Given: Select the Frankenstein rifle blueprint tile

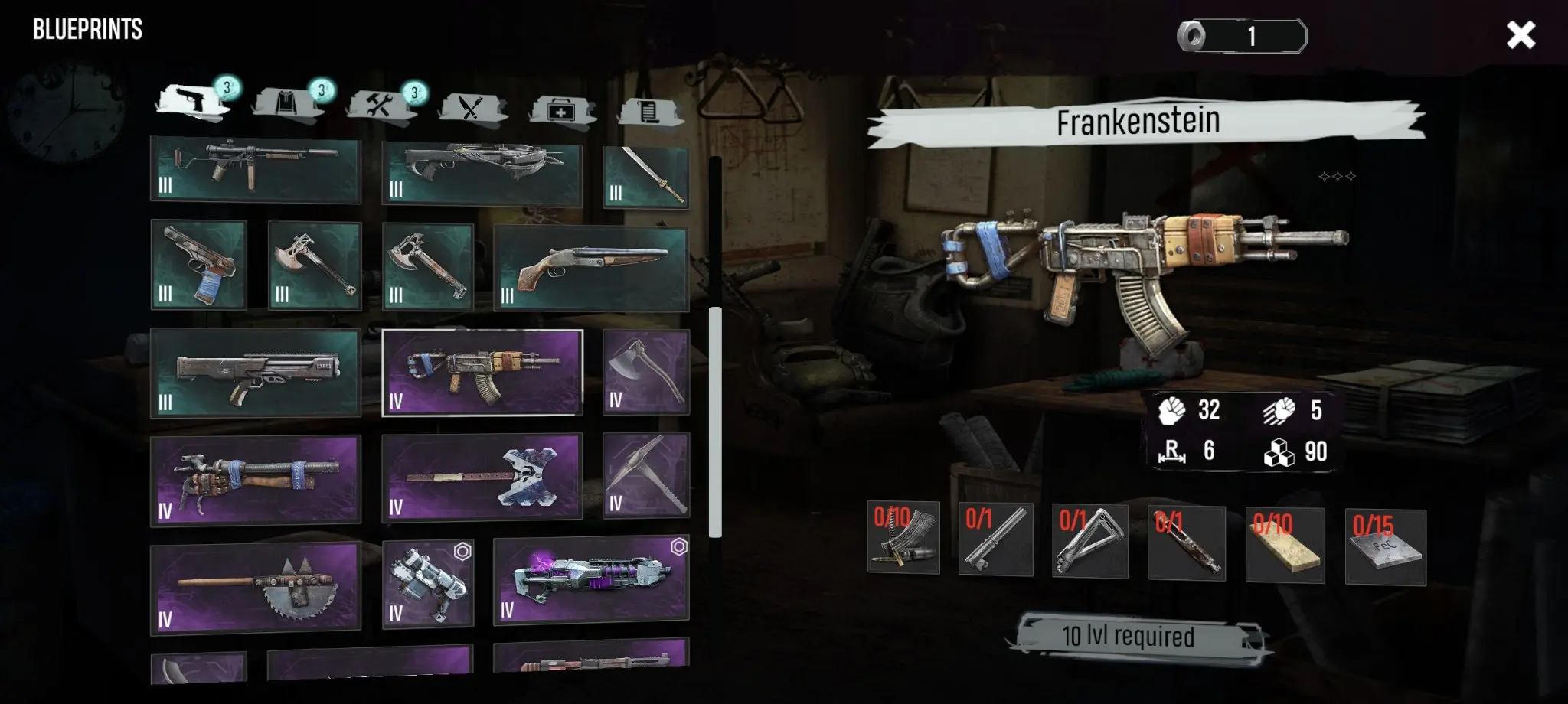Looking at the screenshot, I should point(482,373).
